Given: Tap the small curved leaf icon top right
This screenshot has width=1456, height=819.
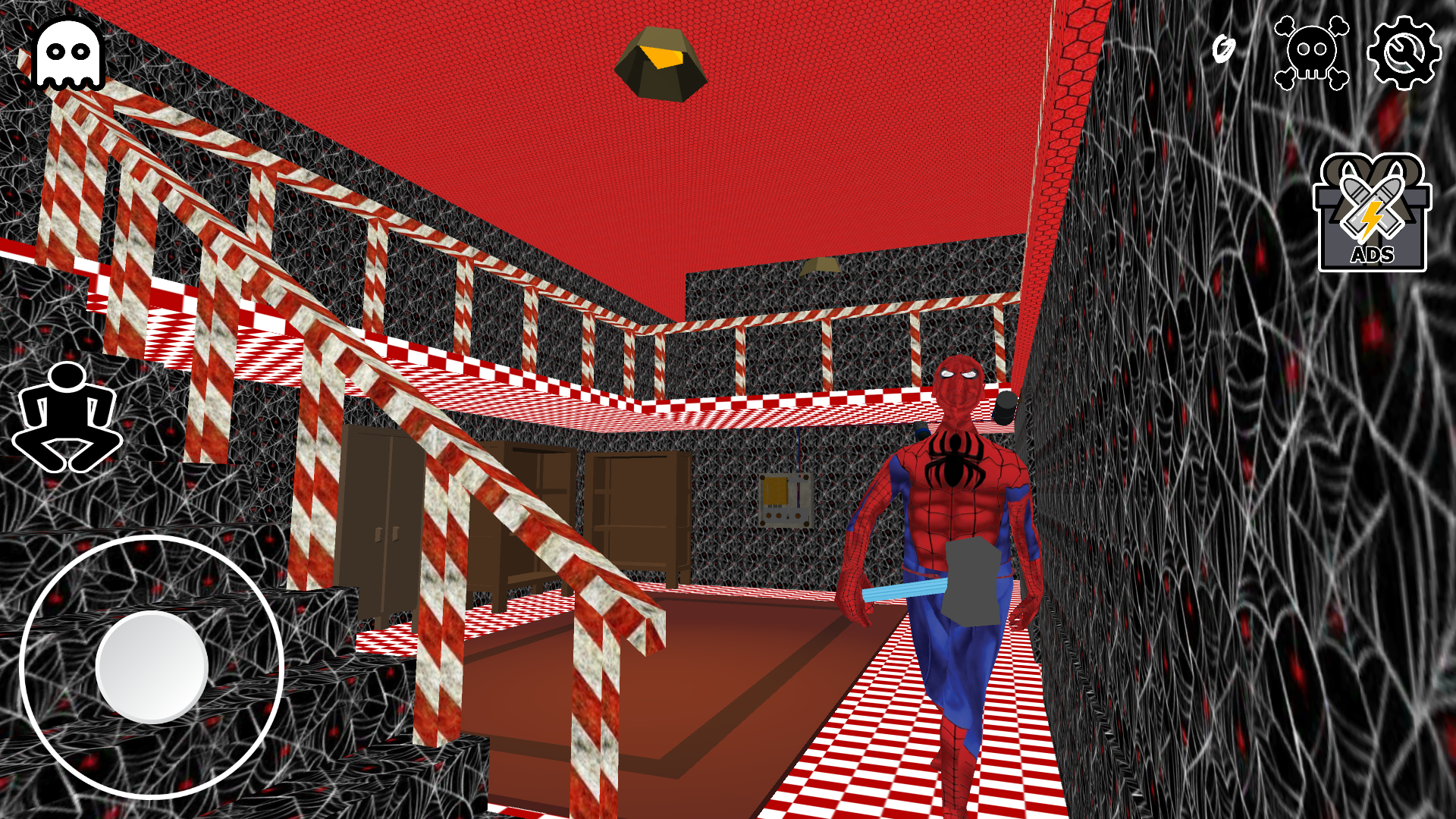Looking at the screenshot, I should point(1224,49).
